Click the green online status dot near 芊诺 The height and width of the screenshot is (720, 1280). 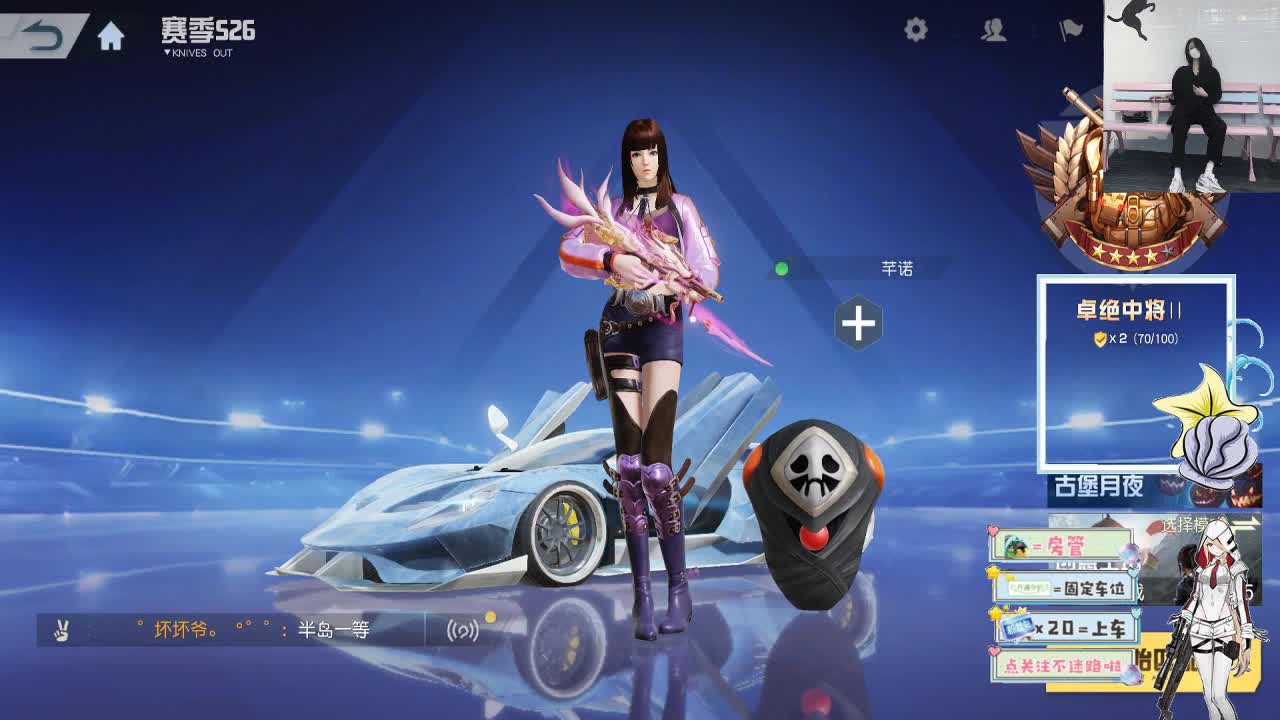pyautogui.click(x=783, y=268)
